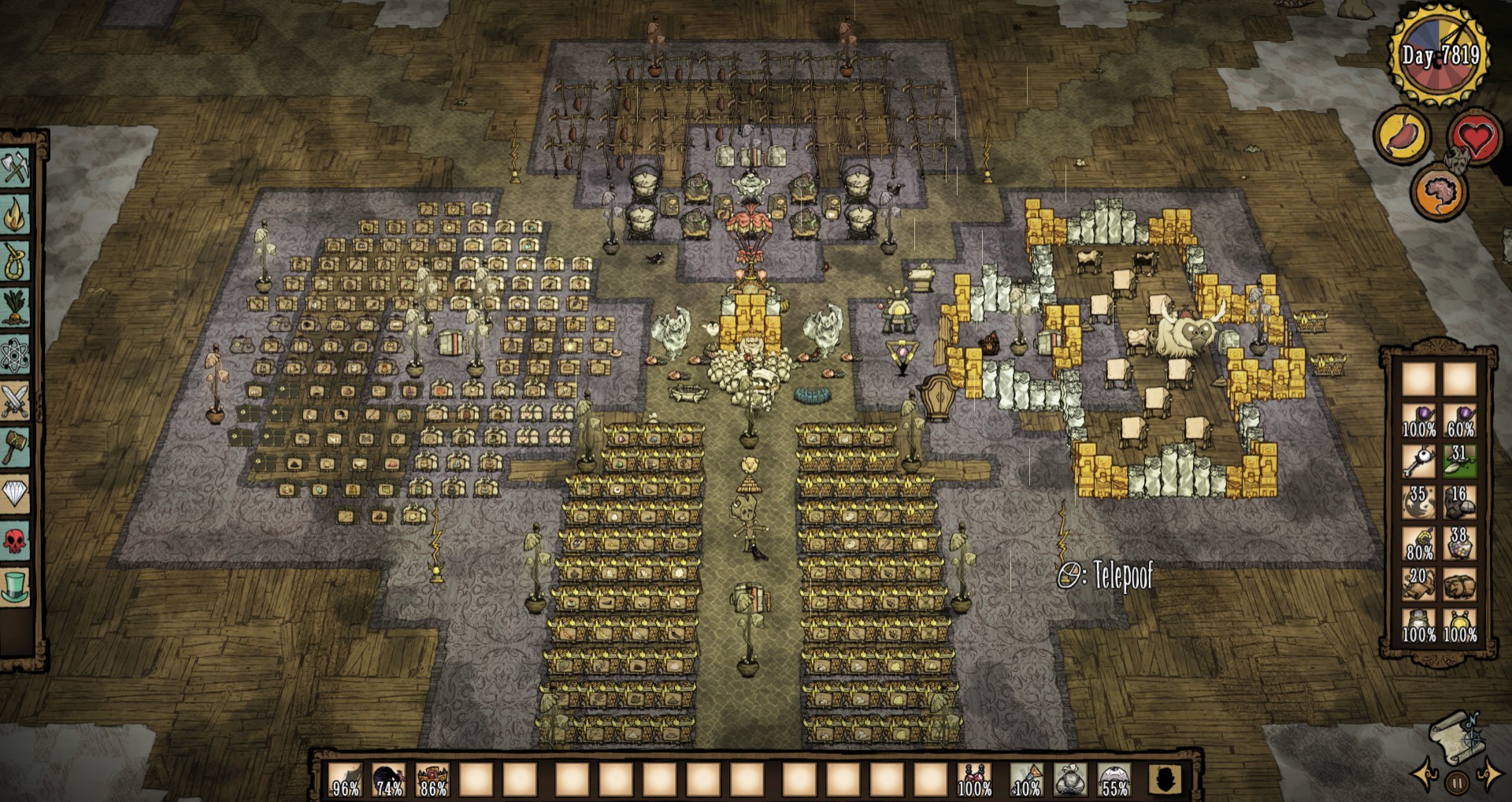1512x802 pixels.
Task: Click the 60% purple staff slot
Action: coord(1459,420)
